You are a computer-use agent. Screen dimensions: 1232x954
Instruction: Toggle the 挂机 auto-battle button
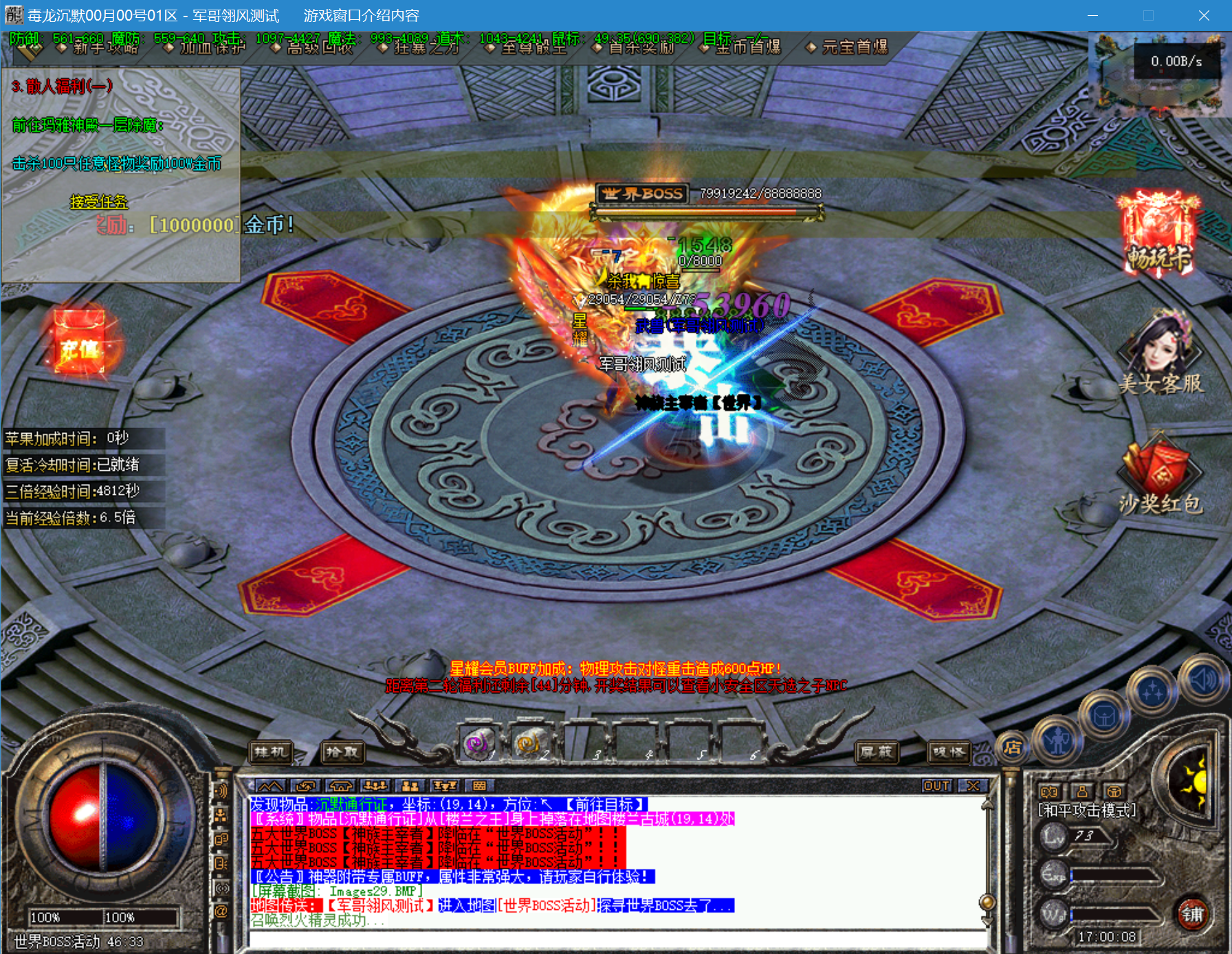tap(270, 752)
